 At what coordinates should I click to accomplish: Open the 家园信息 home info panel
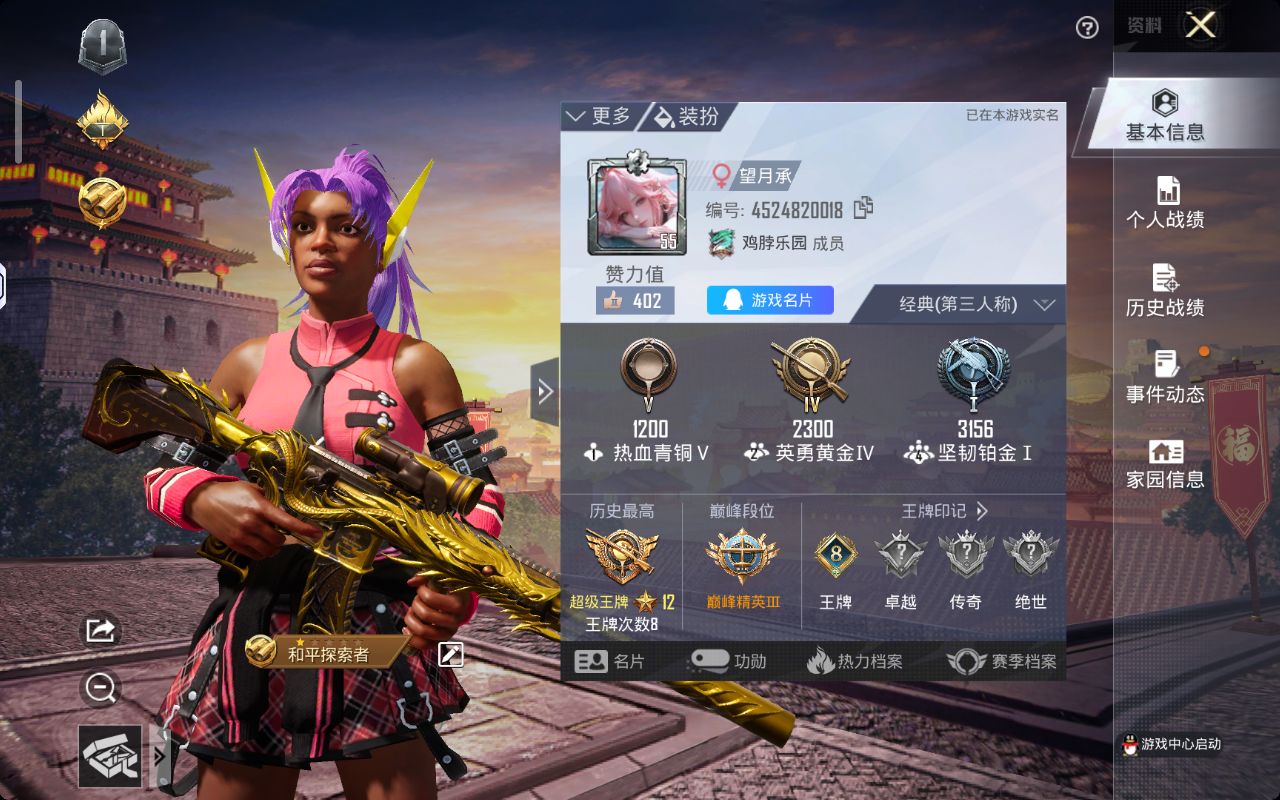[1166, 465]
